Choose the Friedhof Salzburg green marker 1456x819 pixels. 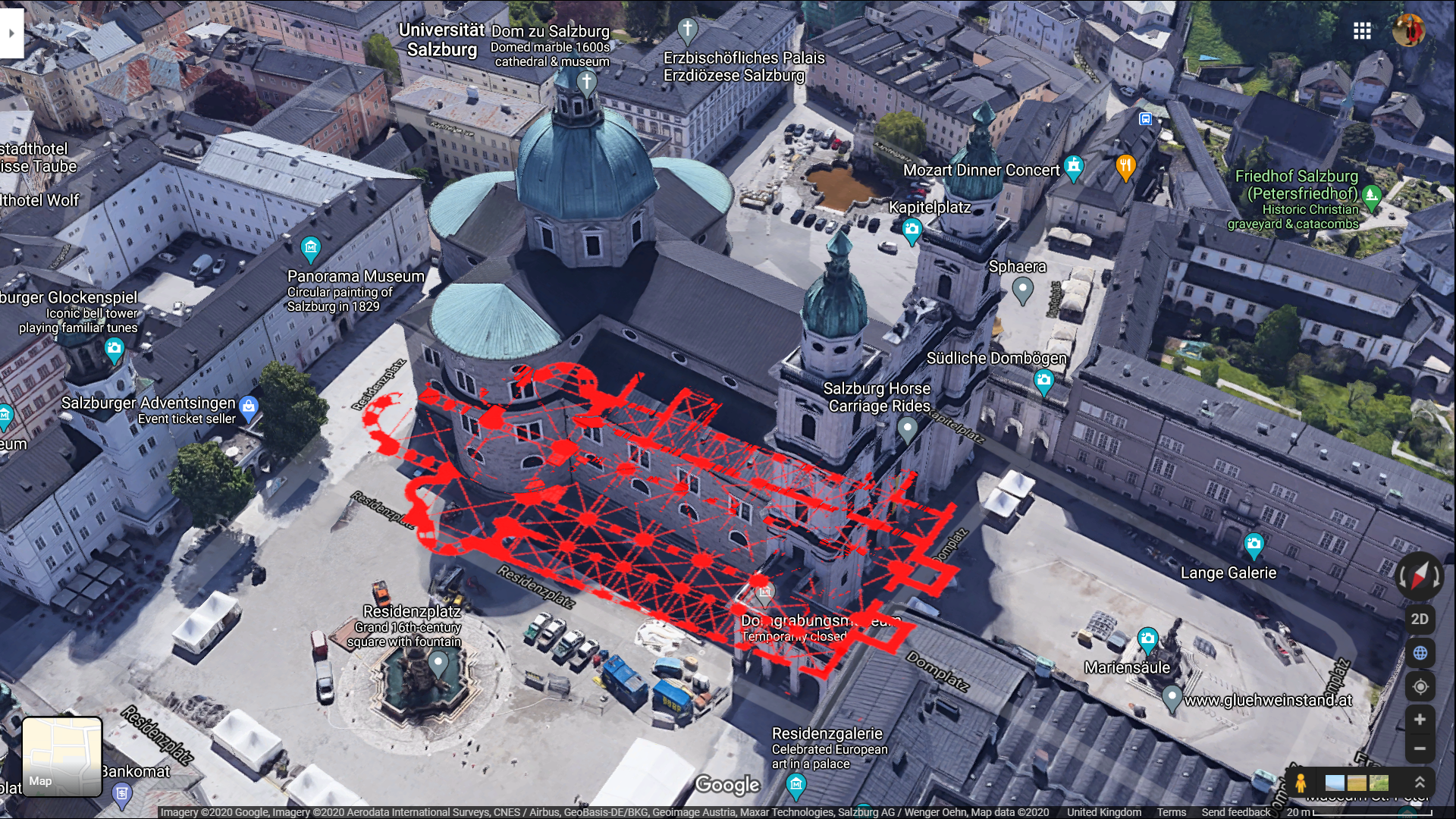(1371, 196)
